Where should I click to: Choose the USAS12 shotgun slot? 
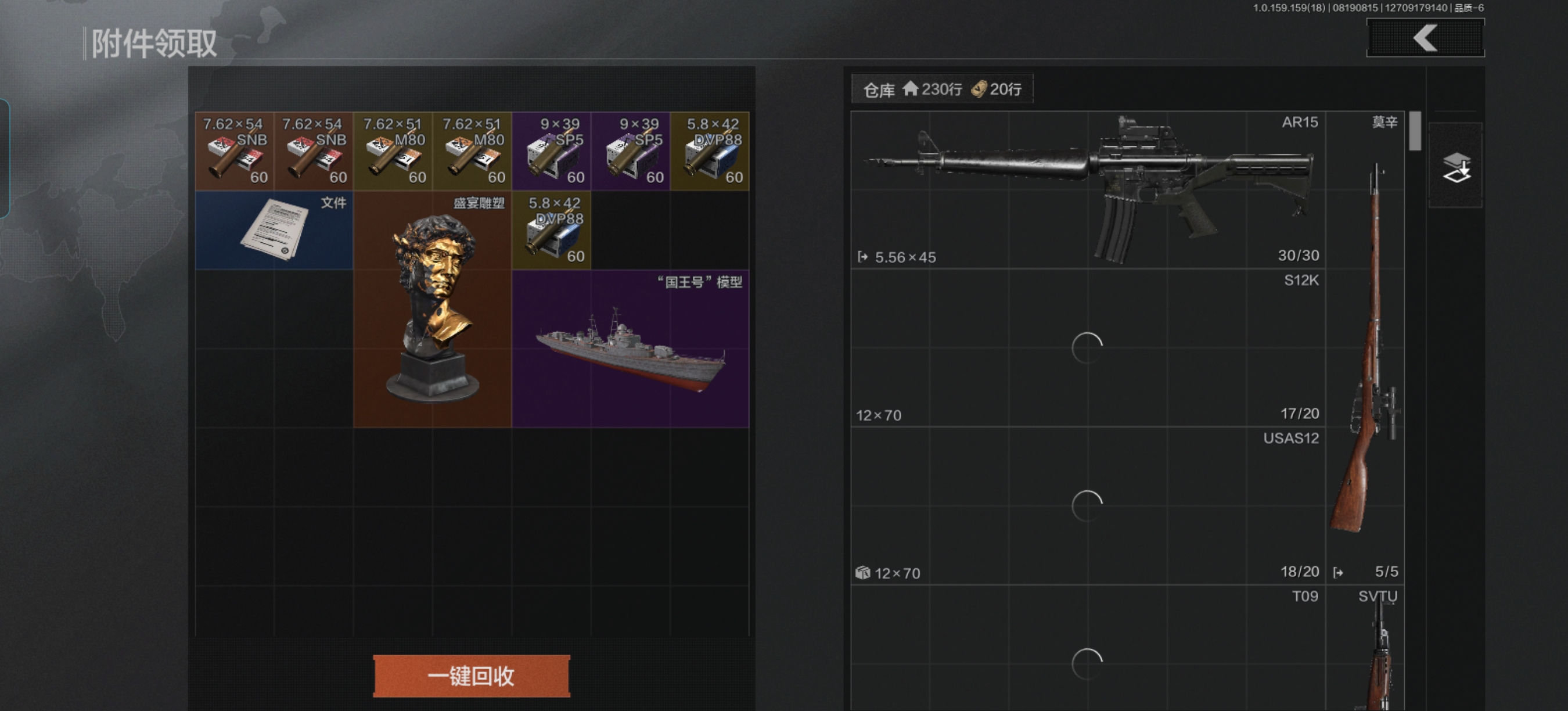(1088, 506)
